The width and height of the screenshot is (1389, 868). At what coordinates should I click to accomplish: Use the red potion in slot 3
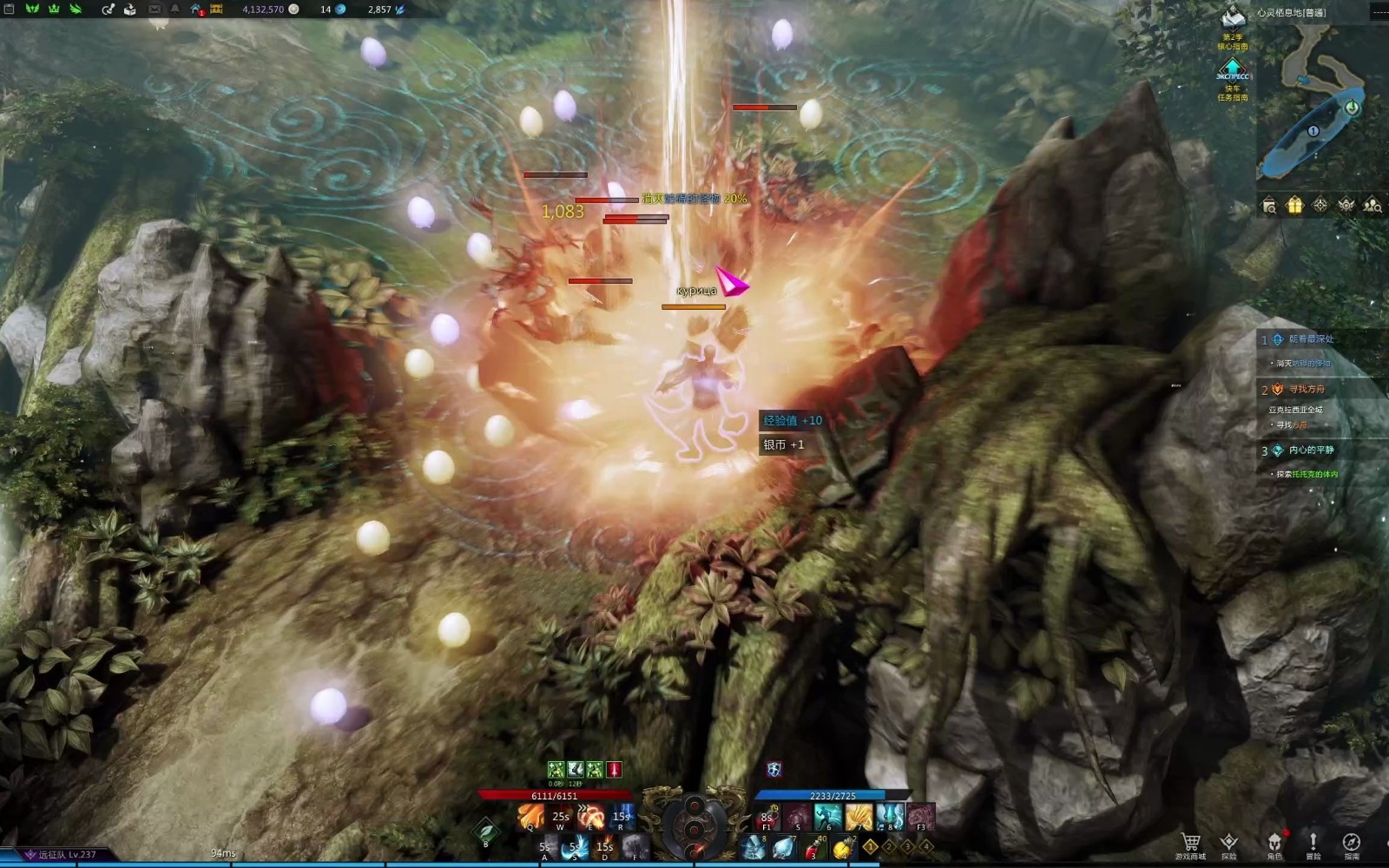[813, 846]
